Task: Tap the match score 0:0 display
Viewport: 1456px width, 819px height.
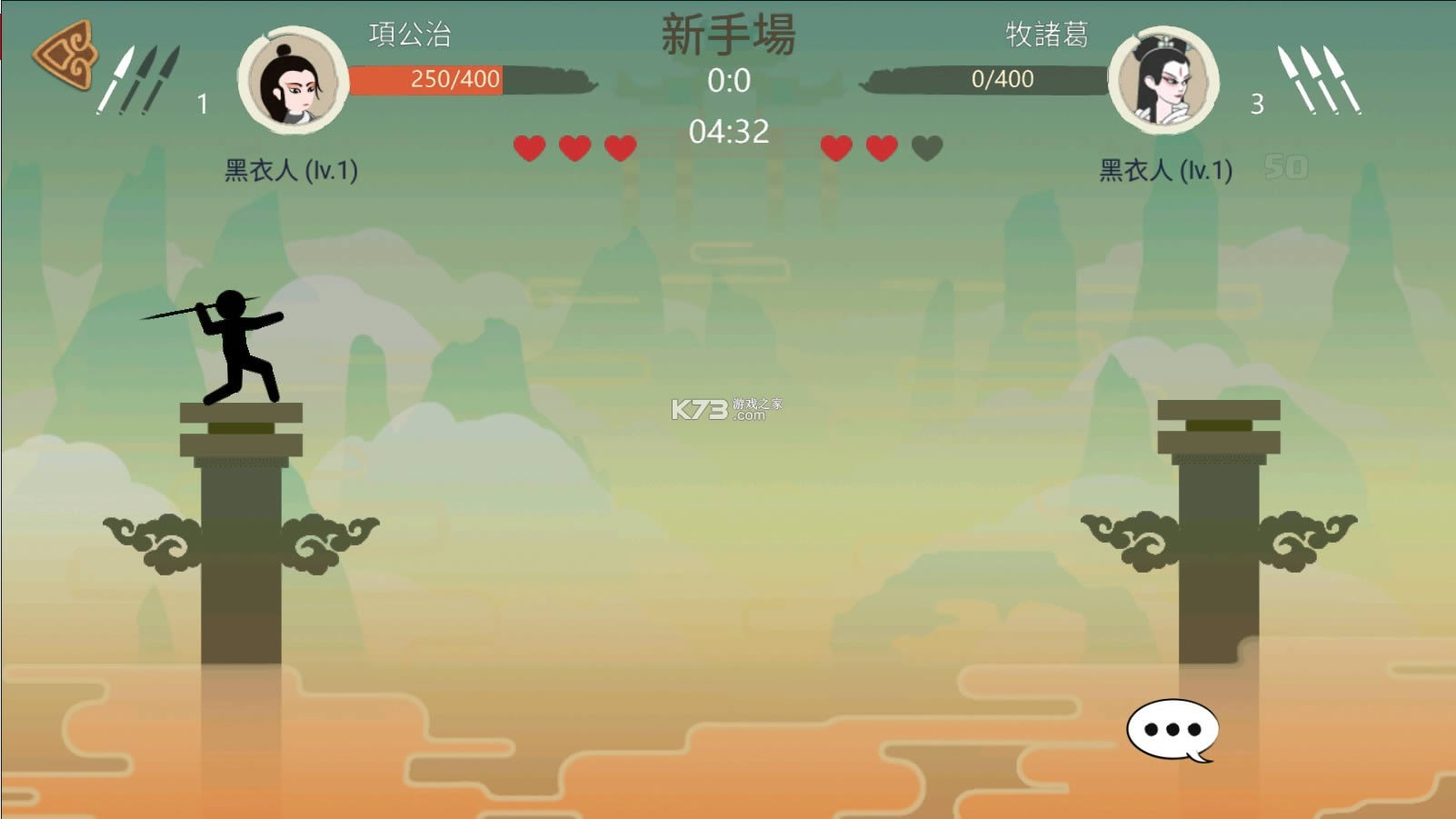Action: click(x=730, y=82)
